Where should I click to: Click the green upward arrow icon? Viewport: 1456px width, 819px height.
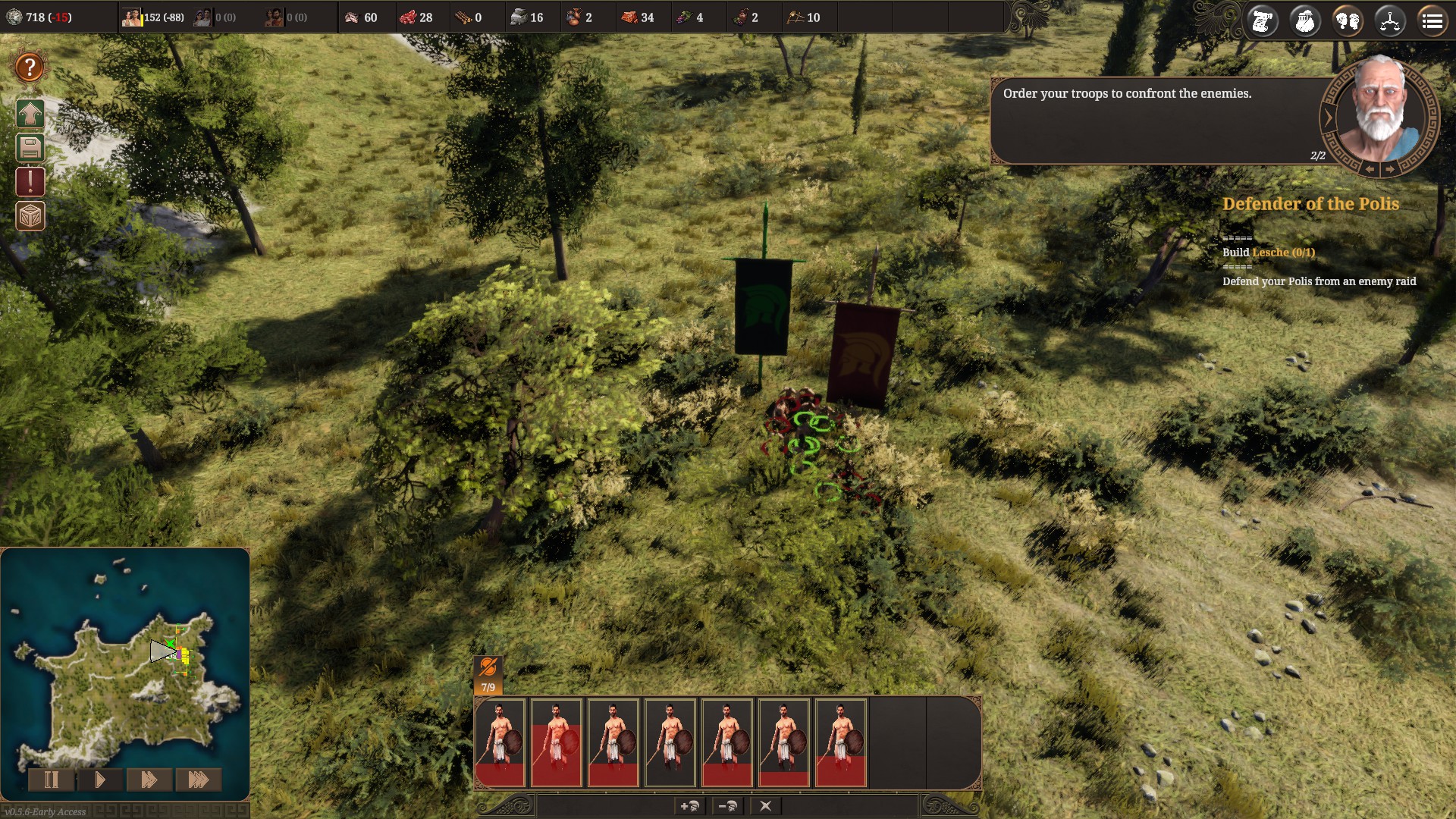tap(30, 115)
